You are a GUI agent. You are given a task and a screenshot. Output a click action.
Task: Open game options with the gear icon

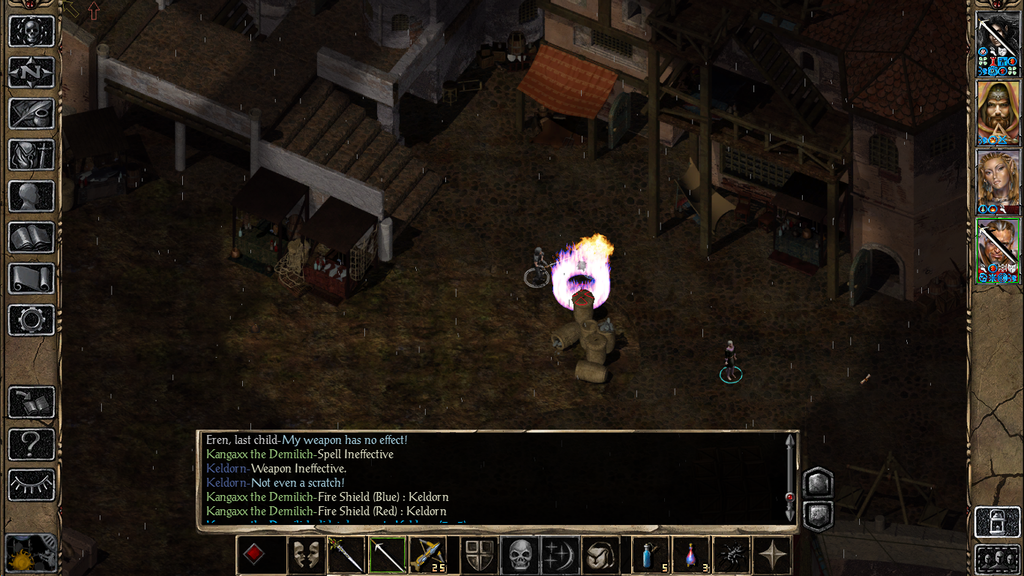(31, 319)
